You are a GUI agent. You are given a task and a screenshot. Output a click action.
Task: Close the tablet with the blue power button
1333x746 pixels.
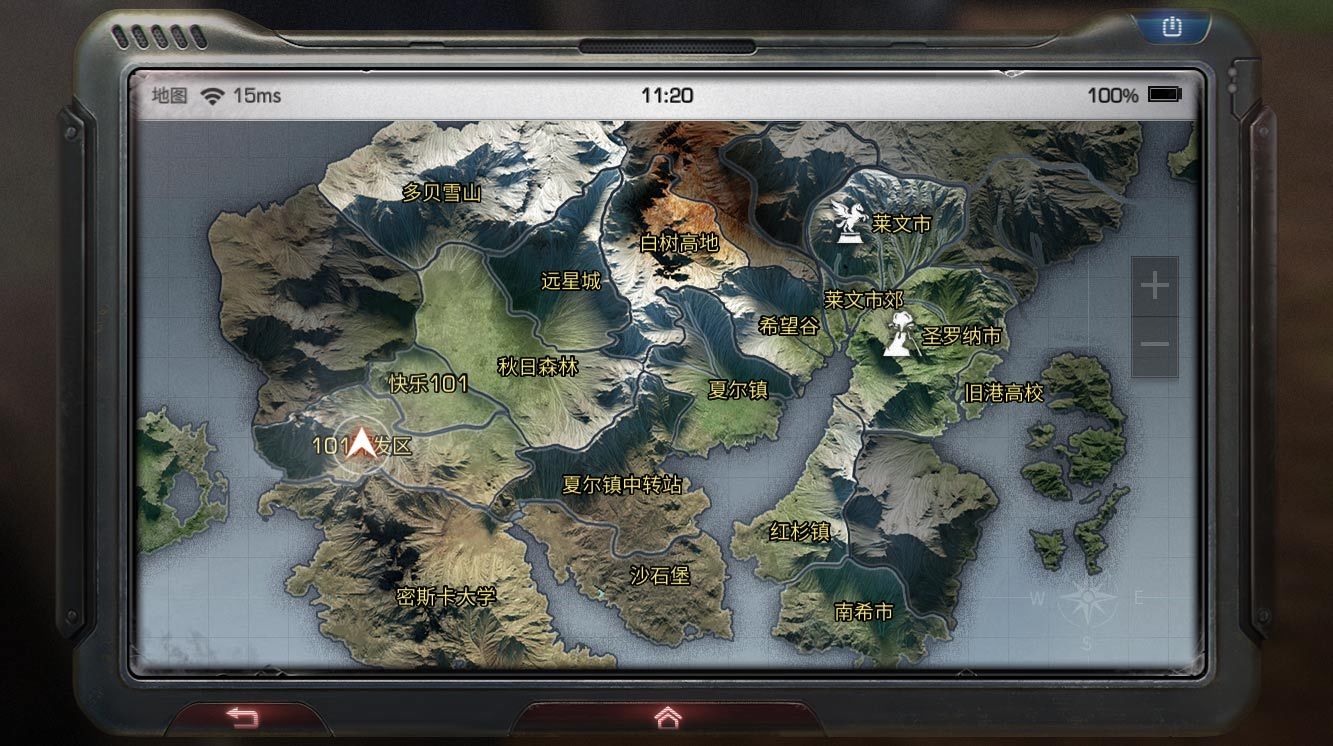pyautogui.click(x=1171, y=27)
